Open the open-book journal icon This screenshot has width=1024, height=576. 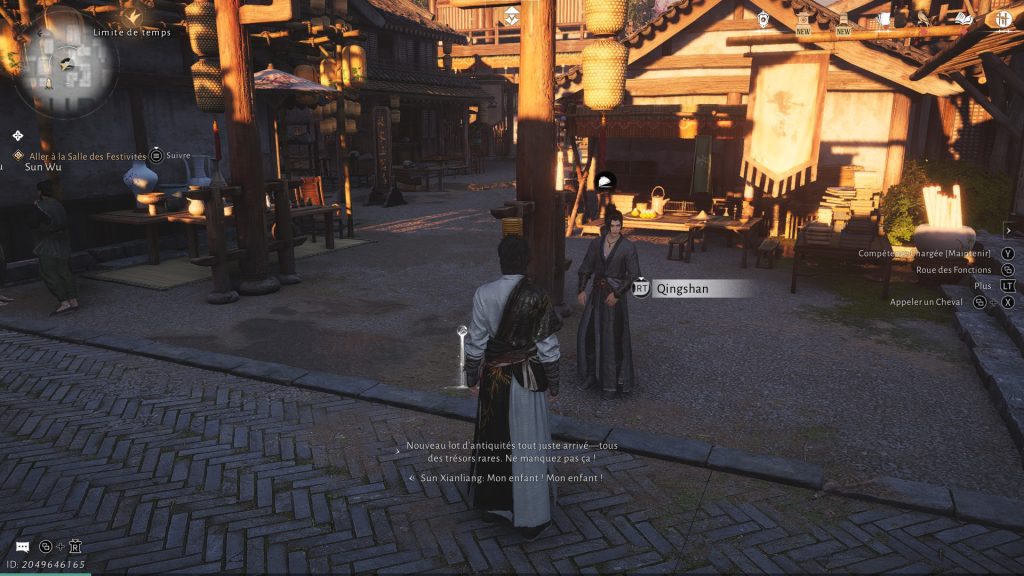[963, 19]
